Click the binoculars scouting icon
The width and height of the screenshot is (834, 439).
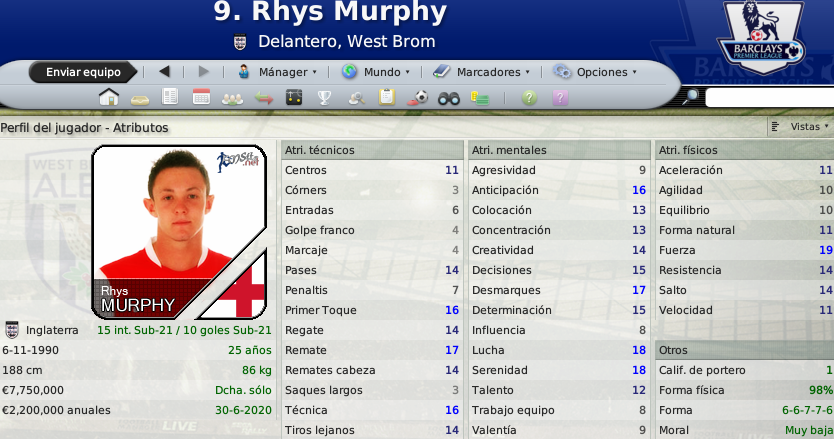point(449,97)
